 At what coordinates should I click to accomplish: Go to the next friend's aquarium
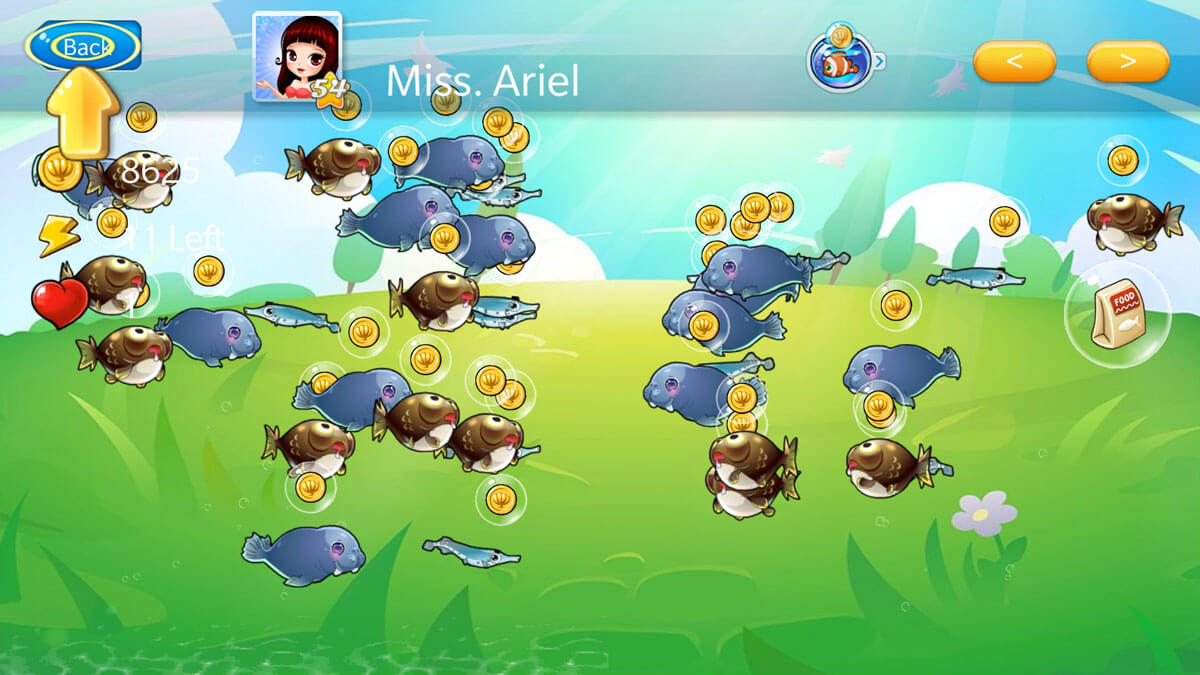[1128, 62]
